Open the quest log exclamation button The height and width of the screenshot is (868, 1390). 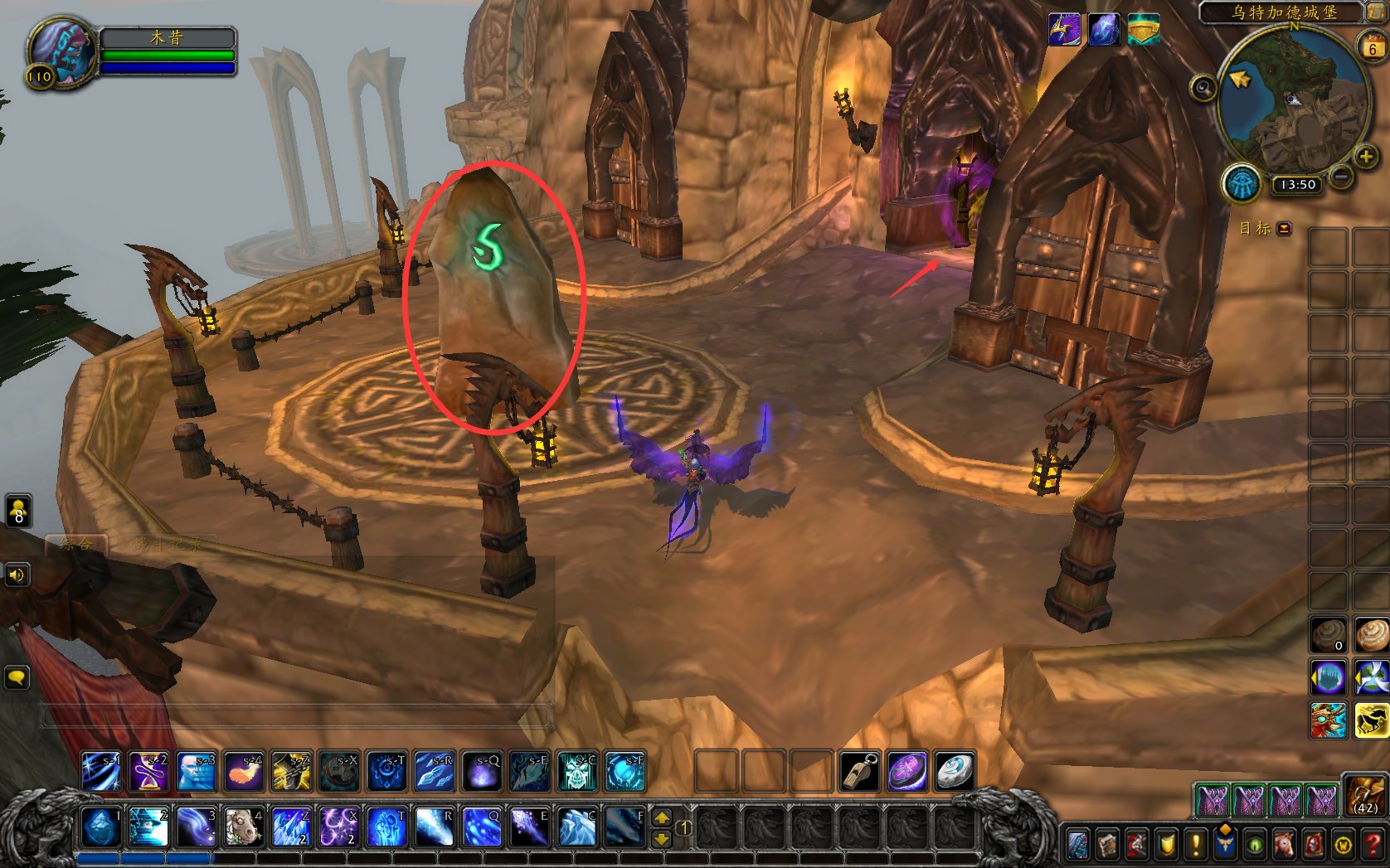coord(1195,844)
